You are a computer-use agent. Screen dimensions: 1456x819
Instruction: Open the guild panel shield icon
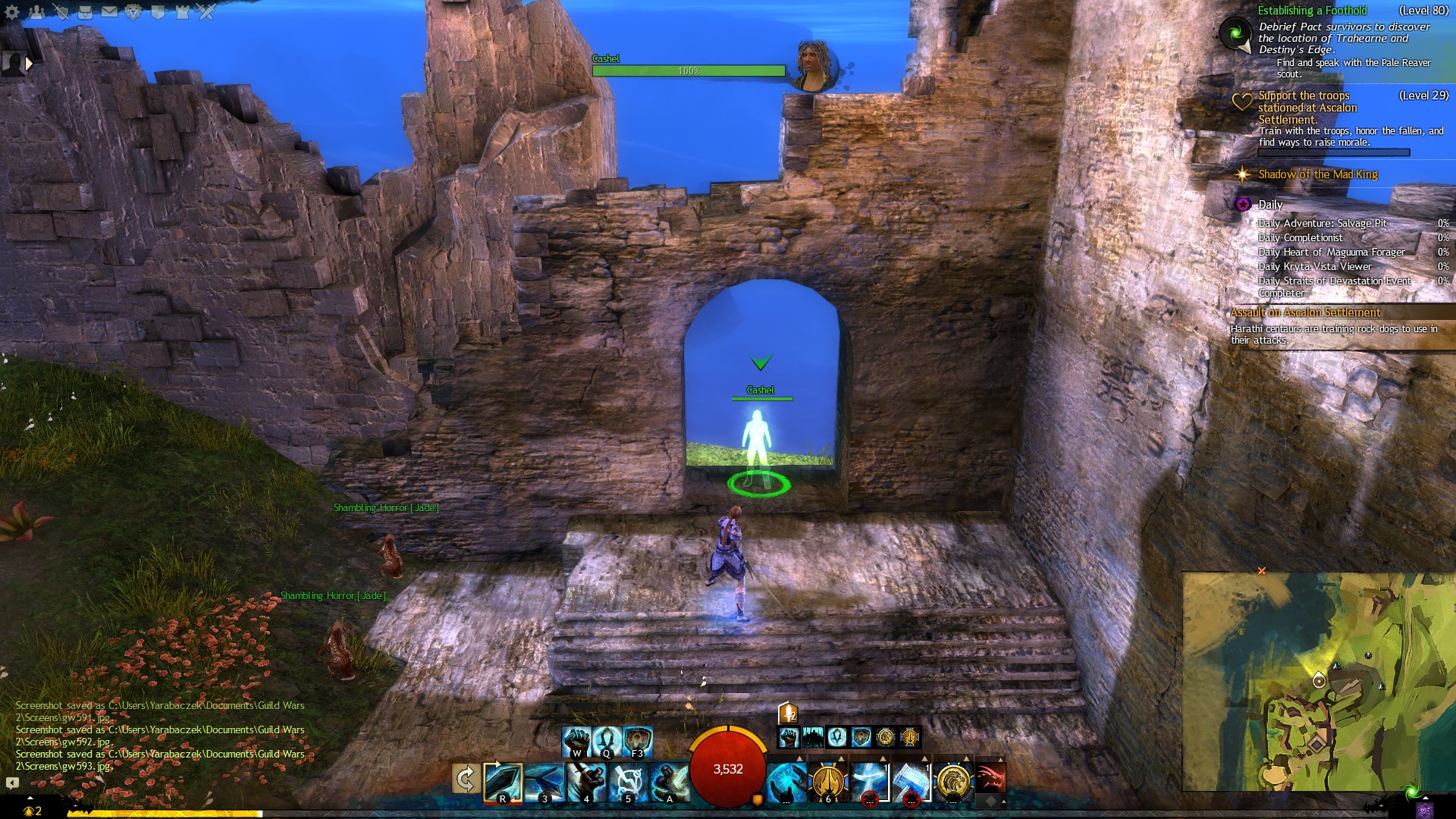pyautogui.click(x=158, y=11)
